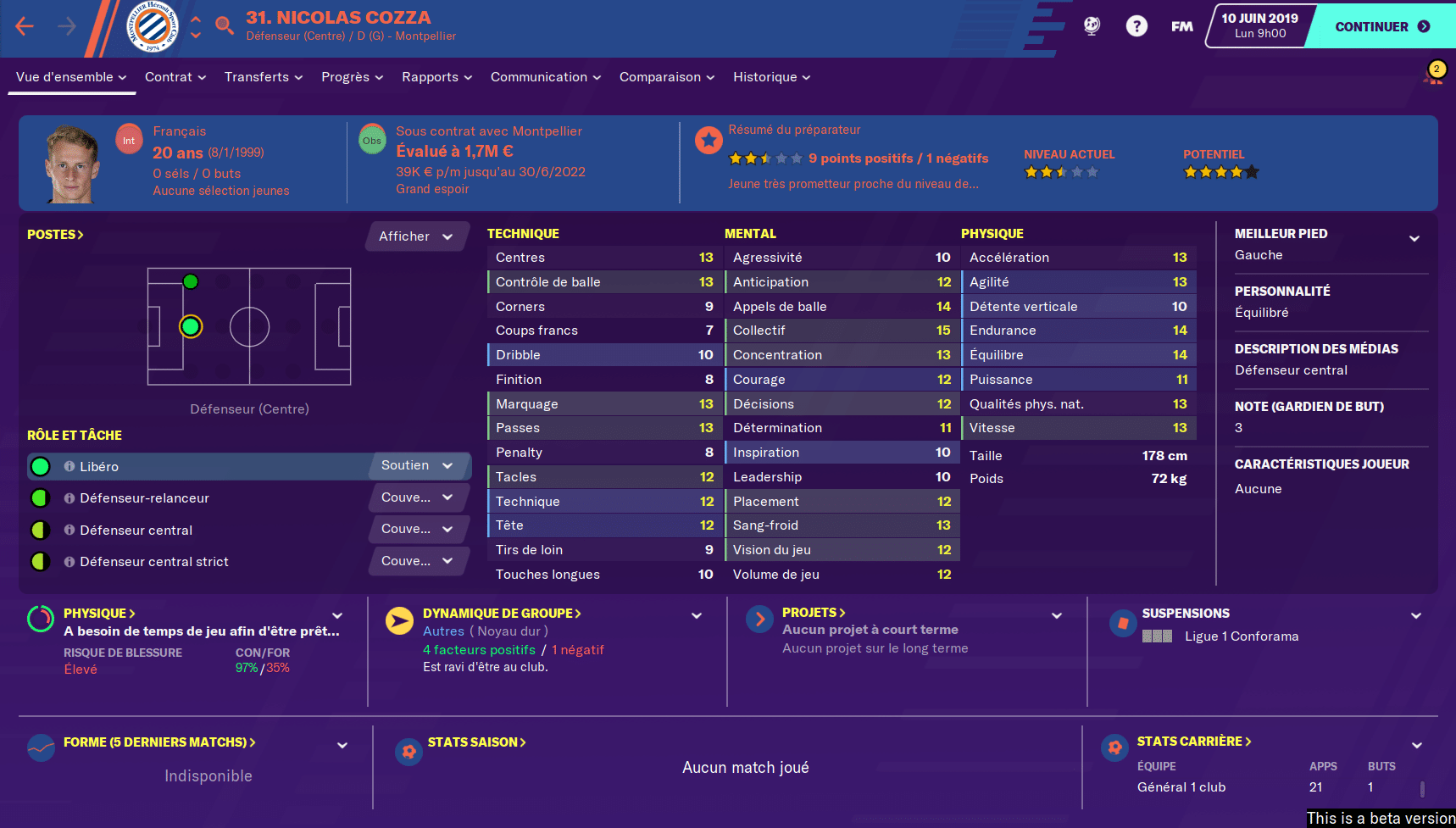Open the Rapports menu
This screenshot has height=828, width=1456.
(x=436, y=77)
